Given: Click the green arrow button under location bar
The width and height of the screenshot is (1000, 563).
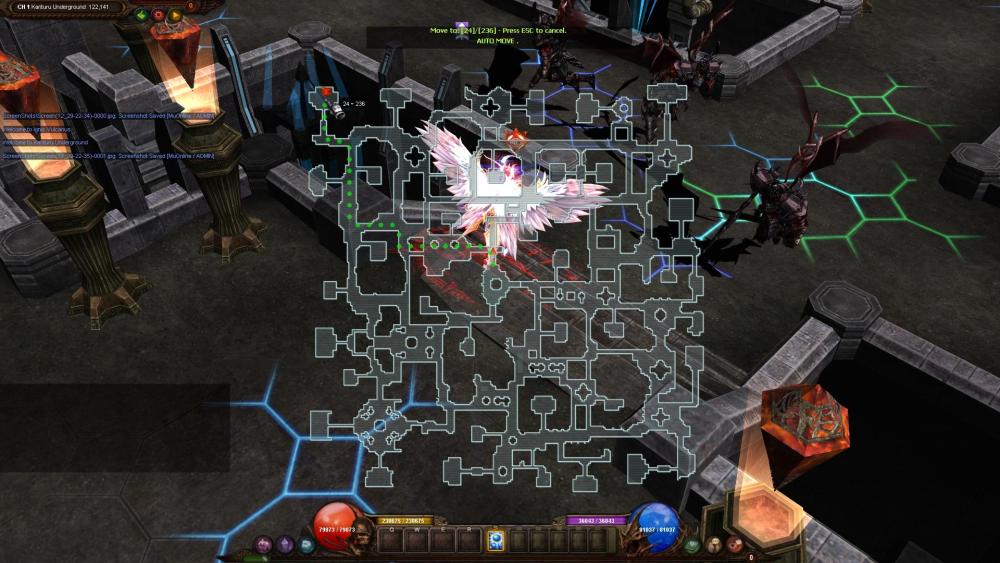Looking at the screenshot, I should click(x=141, y=16).
